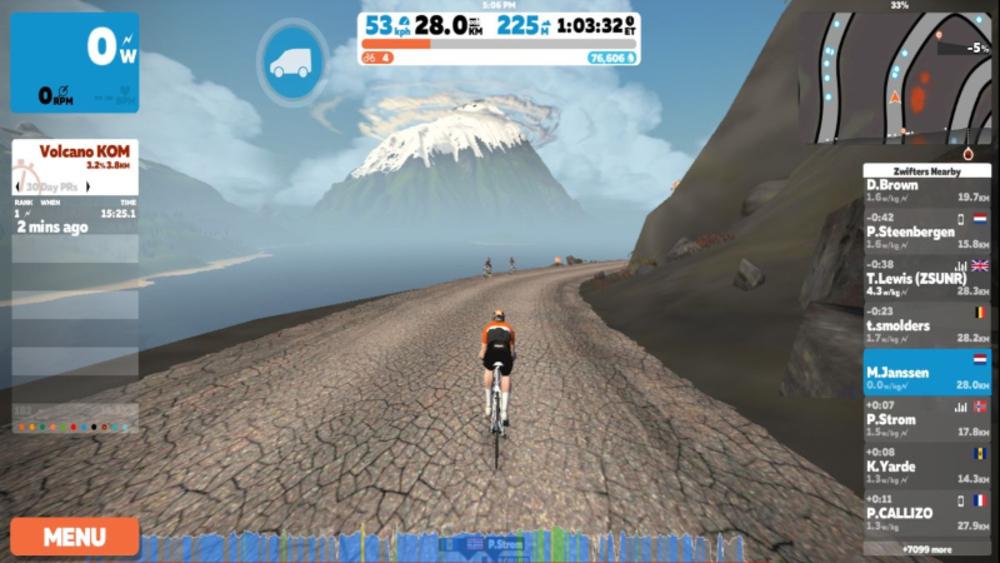Select T.Lewis (ZSUNR) rider row

926,278
